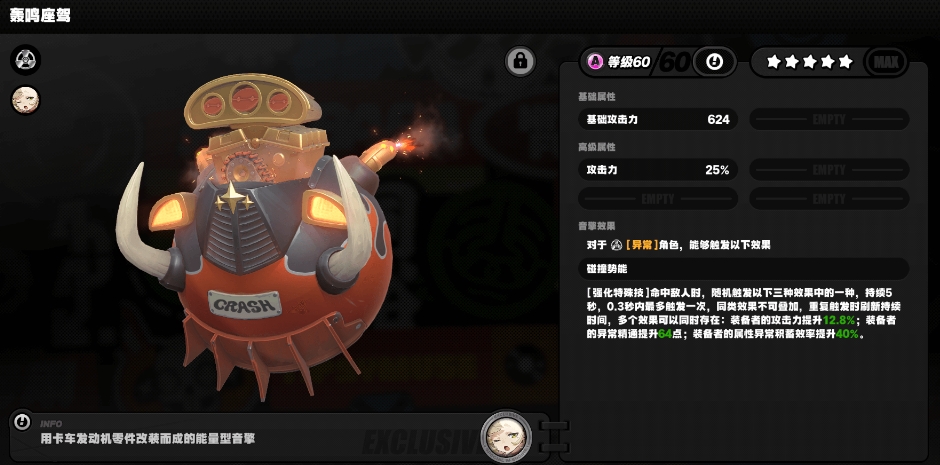The width and height of the screenshot is (940, 465).
Task: Select the Anomaly specialty icon
Action: 25,60
